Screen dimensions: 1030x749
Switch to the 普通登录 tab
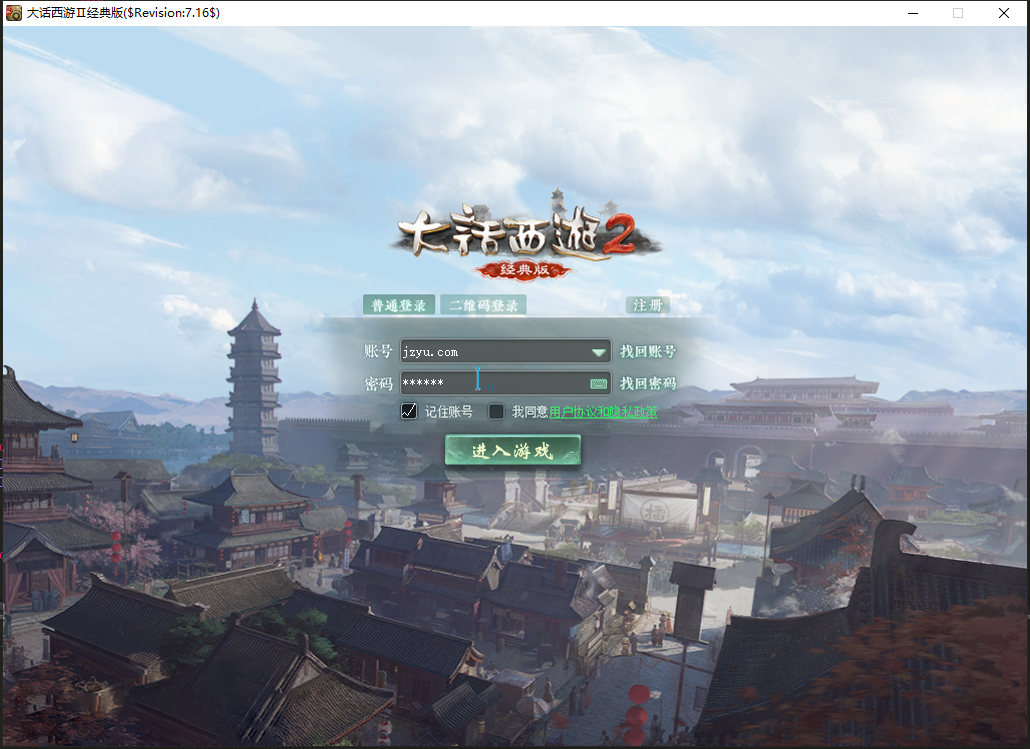tap(399, 305)
